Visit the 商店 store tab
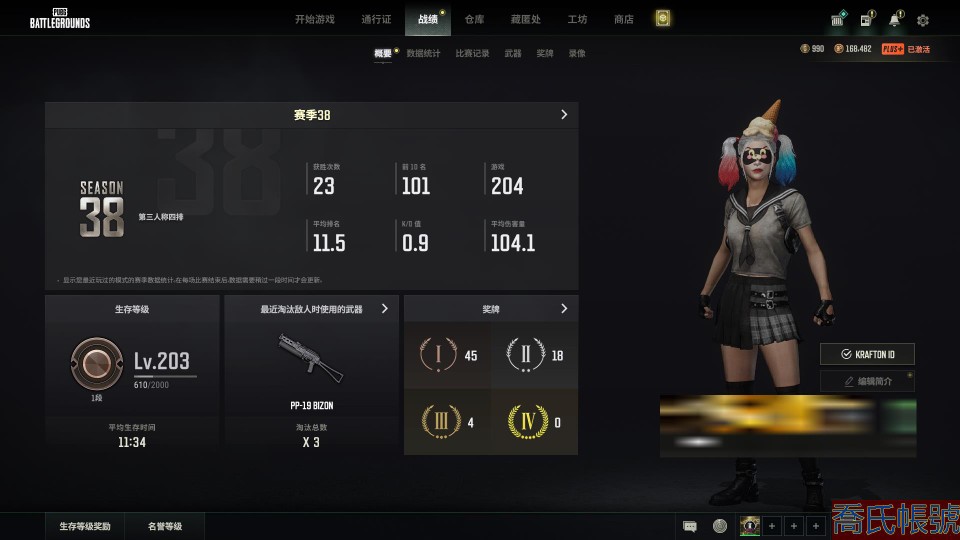960x540 pixels. (x=623, y=19)
